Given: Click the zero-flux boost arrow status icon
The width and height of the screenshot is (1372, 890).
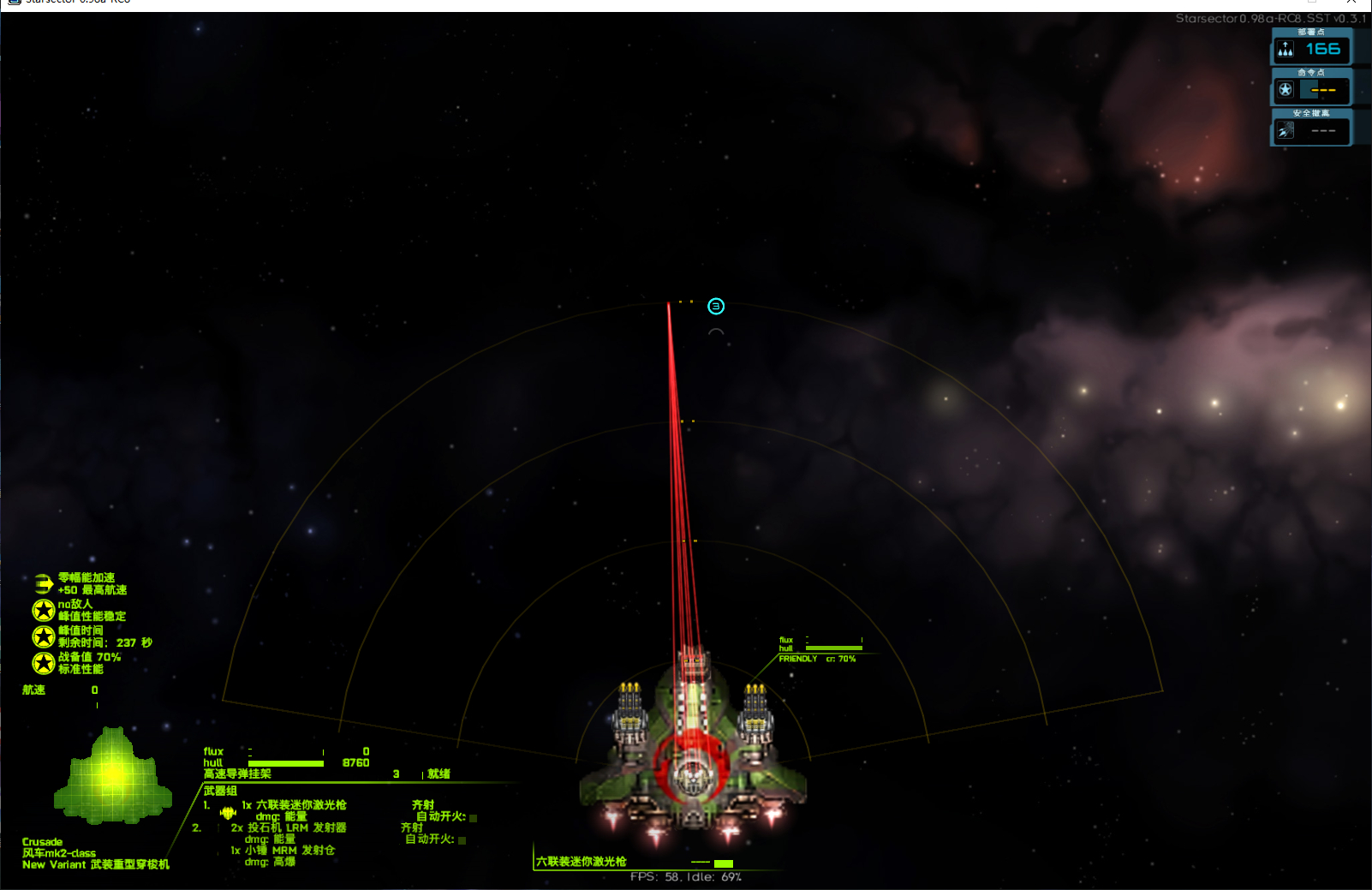Looking at the screenshot, I should [x=43, y=584].
